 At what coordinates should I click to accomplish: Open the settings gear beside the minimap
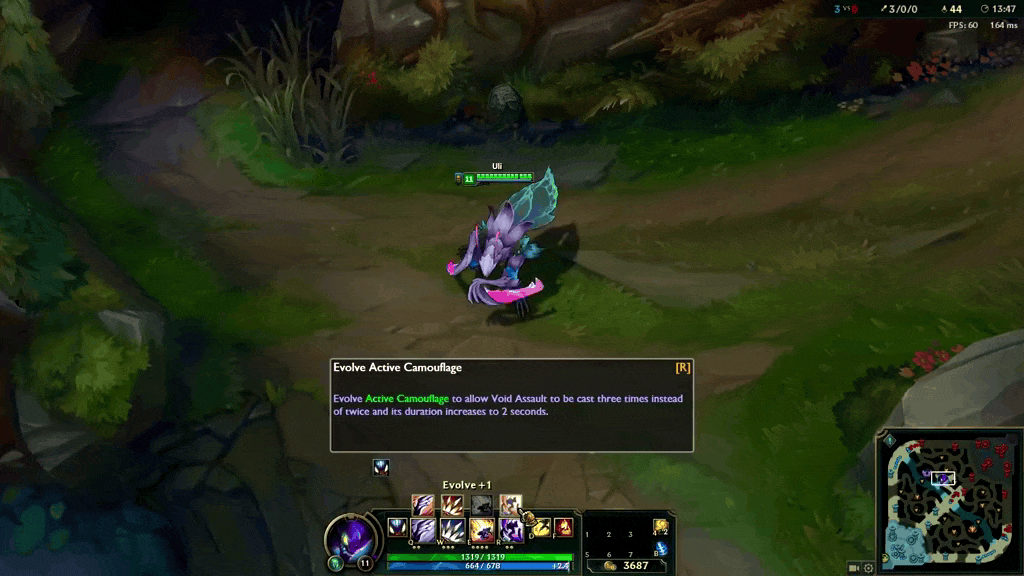(868, 567)
